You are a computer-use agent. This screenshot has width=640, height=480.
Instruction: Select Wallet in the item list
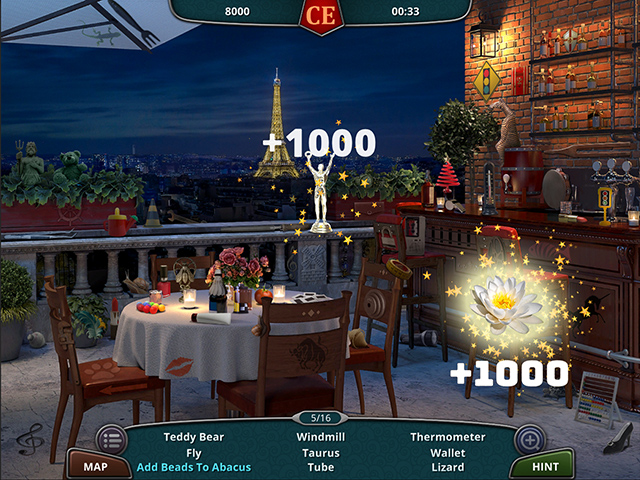447,452
